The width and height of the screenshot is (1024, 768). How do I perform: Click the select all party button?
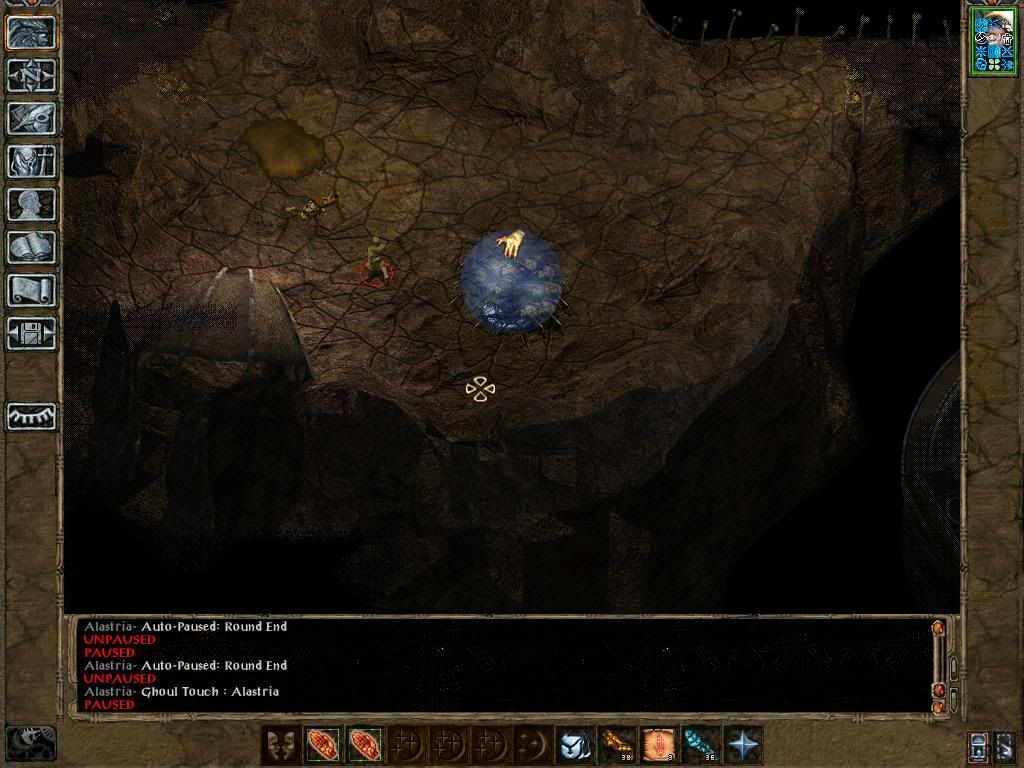tap(979, 745)
